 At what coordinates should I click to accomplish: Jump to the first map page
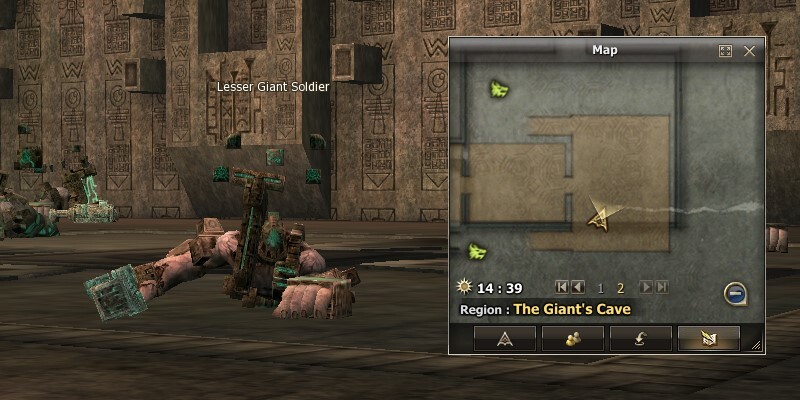click(x=562, y=288)
